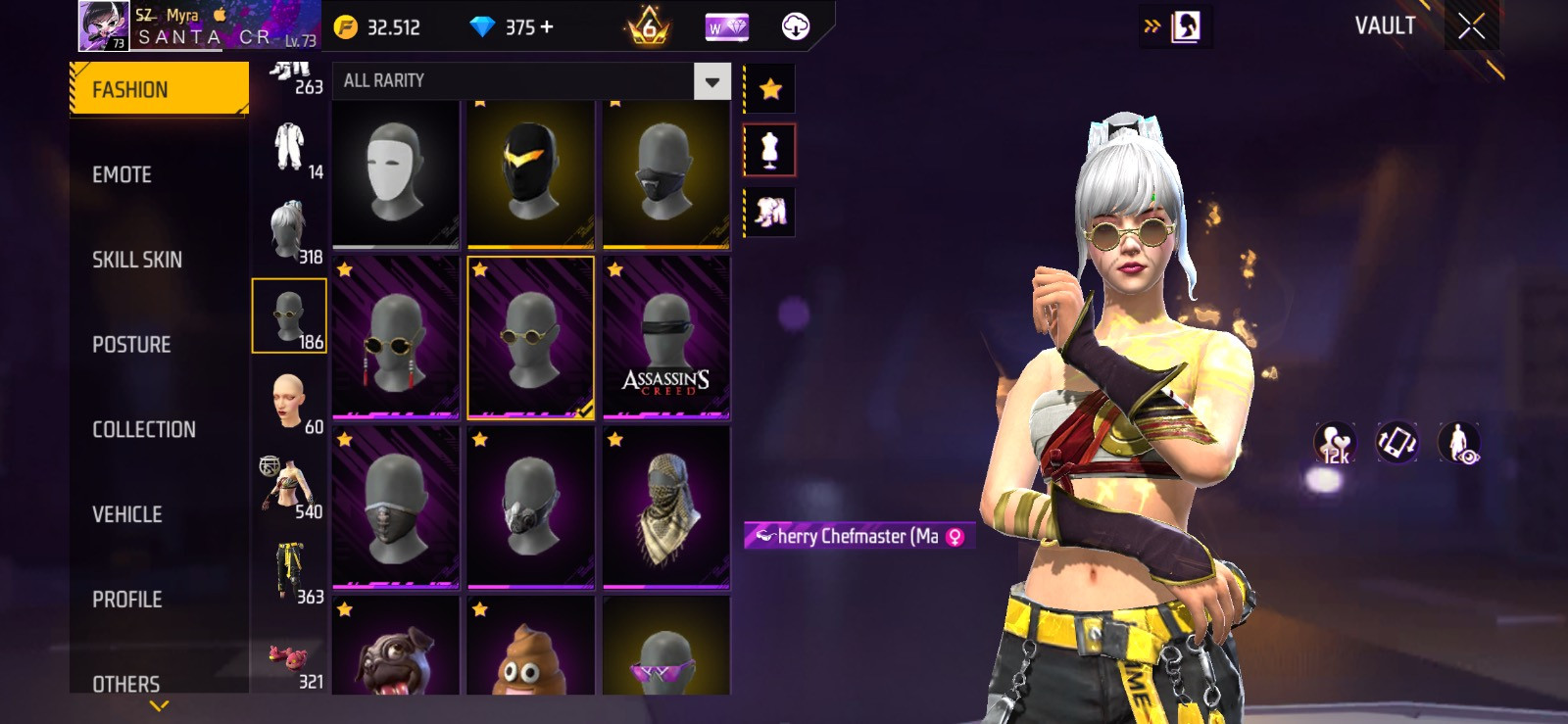Open the Posture section
Screen dimensions: 1568x724
click(131, 345)
